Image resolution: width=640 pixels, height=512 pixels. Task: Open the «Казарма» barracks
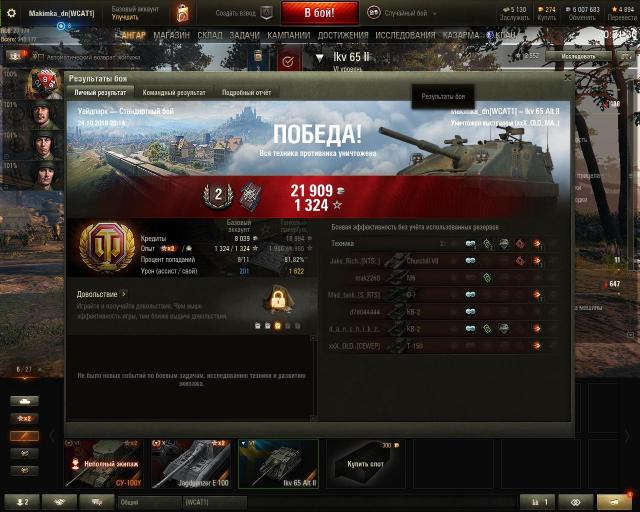pos(461,34)
